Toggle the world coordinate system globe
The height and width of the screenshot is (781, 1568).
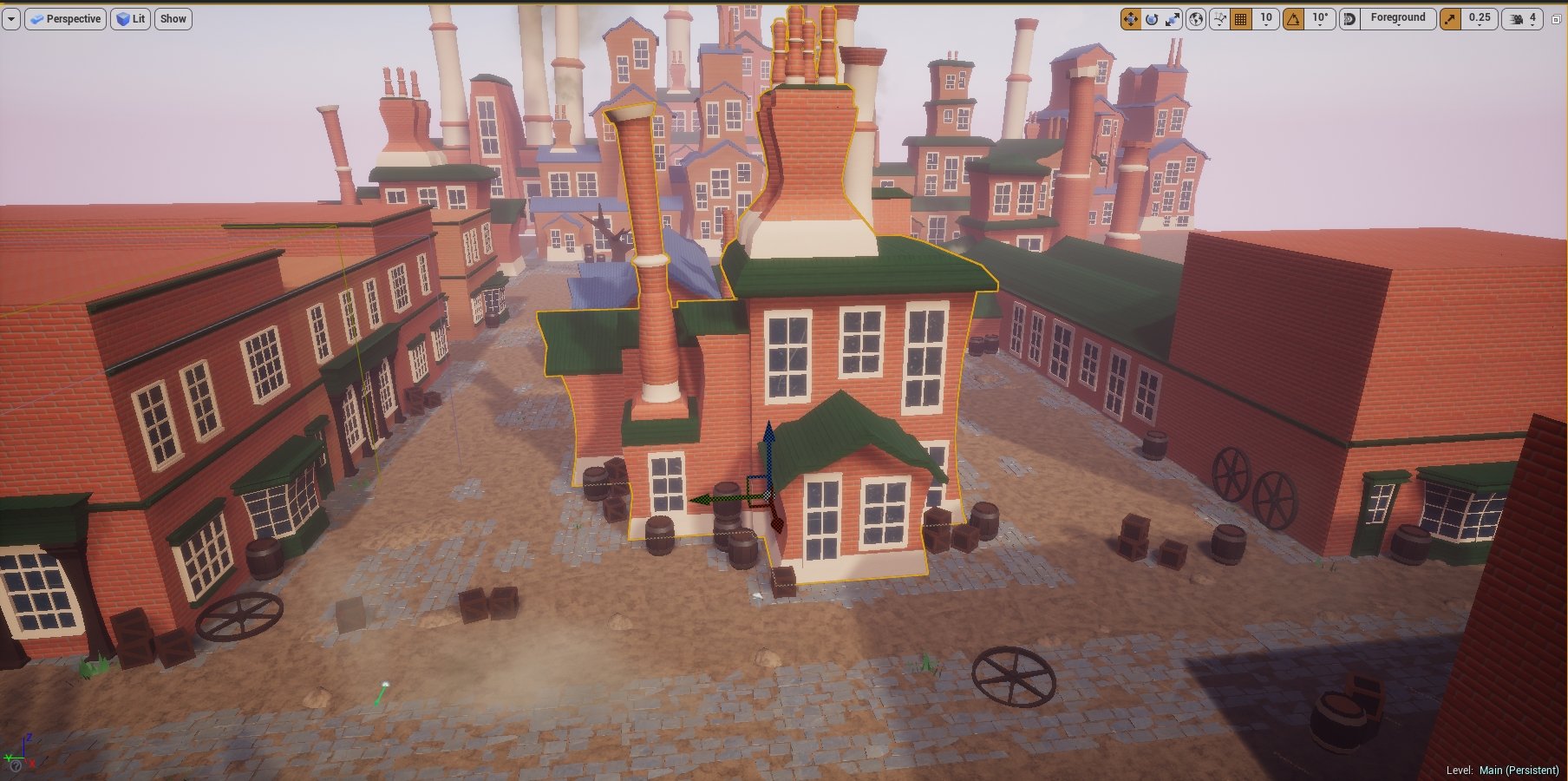[x=1196, y=19]
